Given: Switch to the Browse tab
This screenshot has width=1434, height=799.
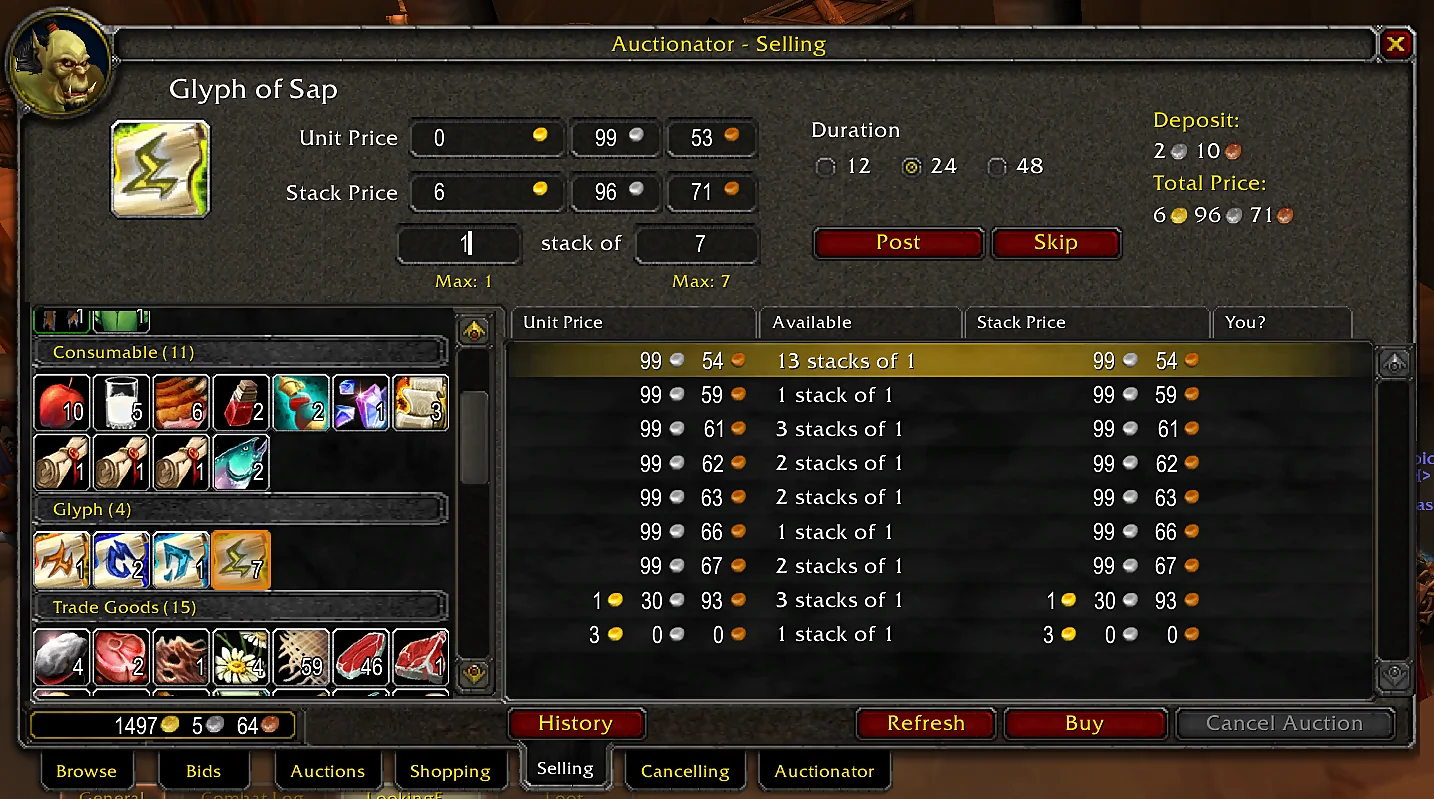Looking at the screenshot, I should pos(85,771).
